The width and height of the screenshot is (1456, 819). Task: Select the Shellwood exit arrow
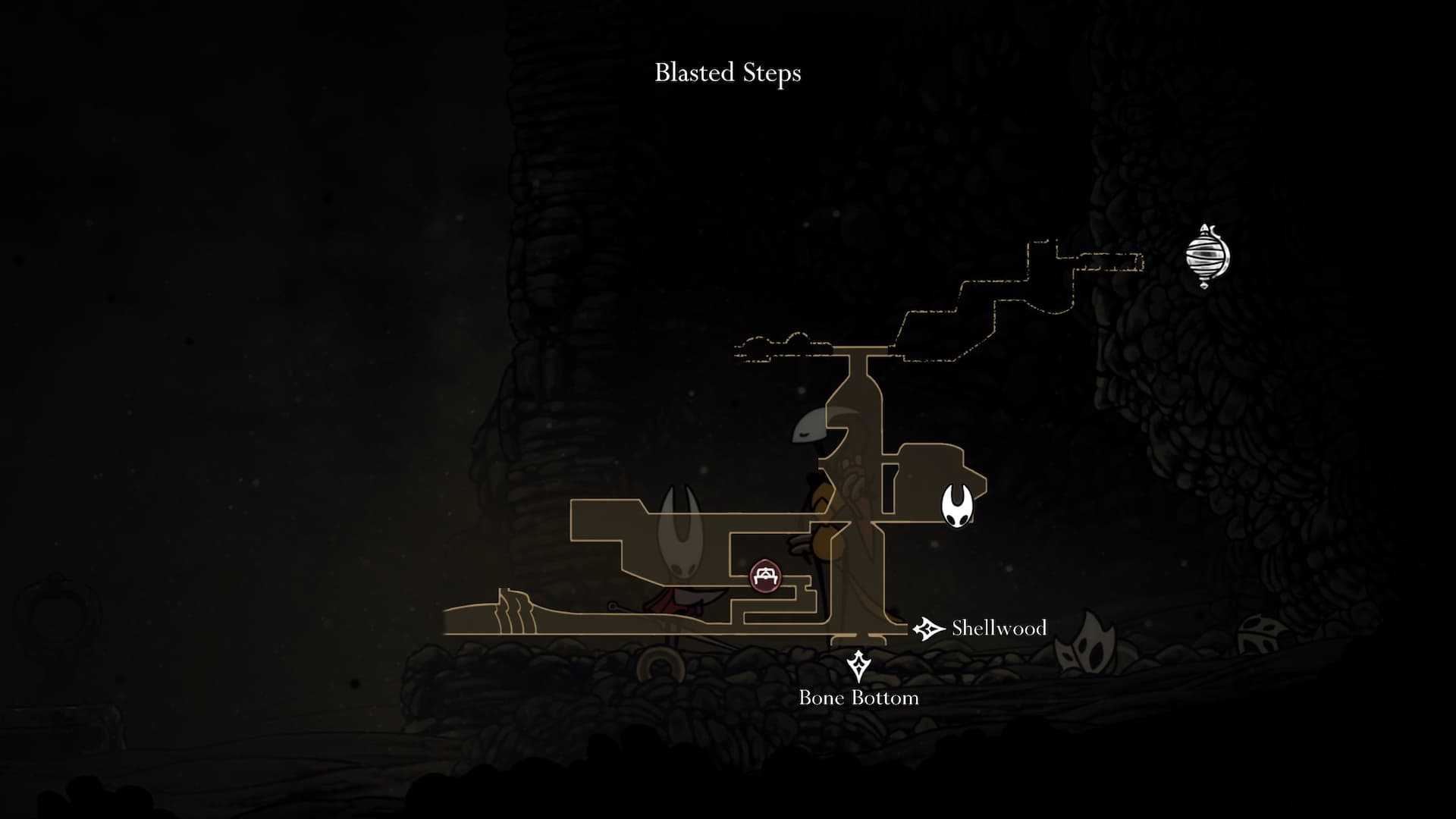927,629
